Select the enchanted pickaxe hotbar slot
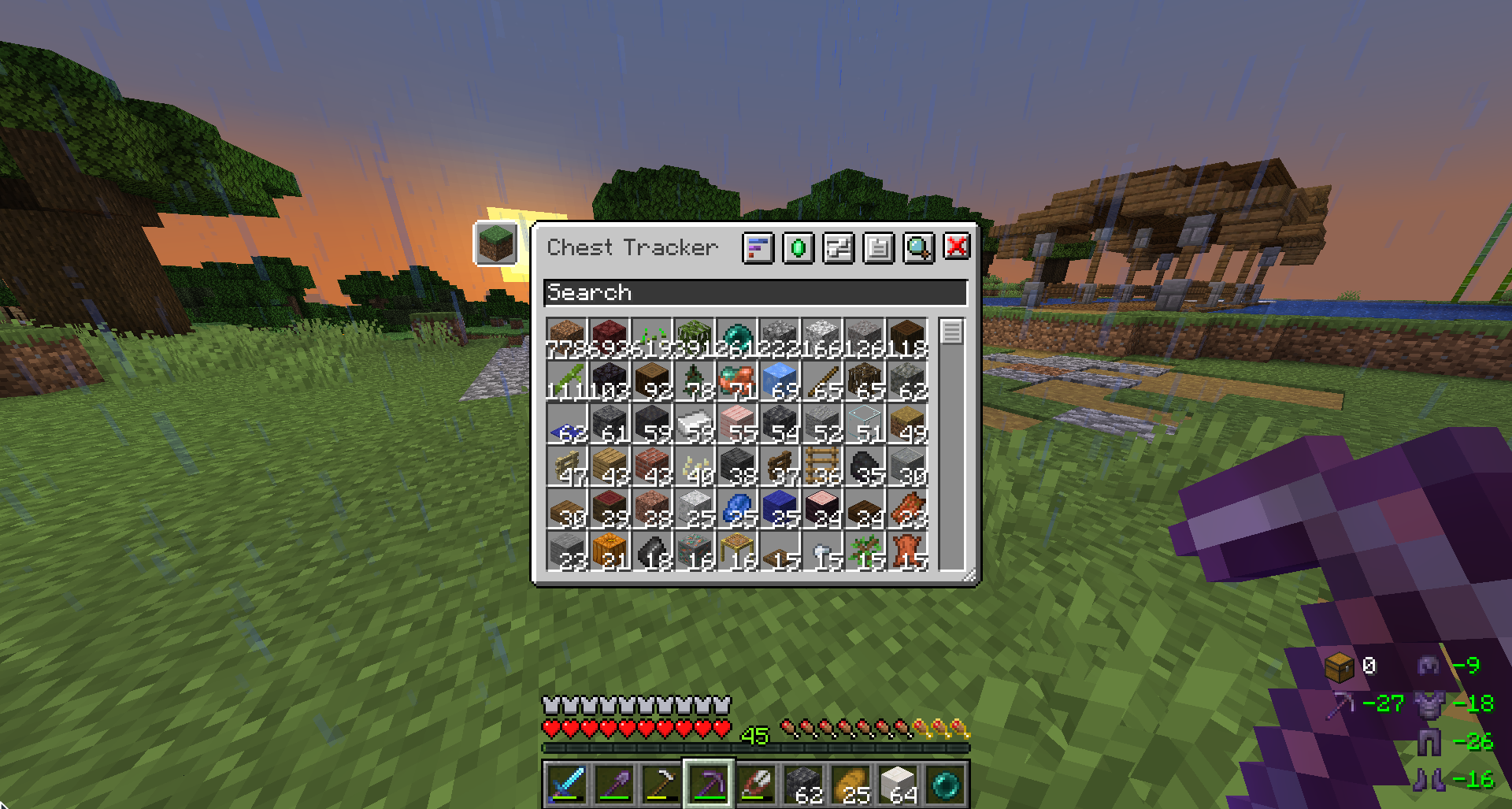The width and height of the screenshot is (1512, 809). pyautogui.click(x=708, y=784)
